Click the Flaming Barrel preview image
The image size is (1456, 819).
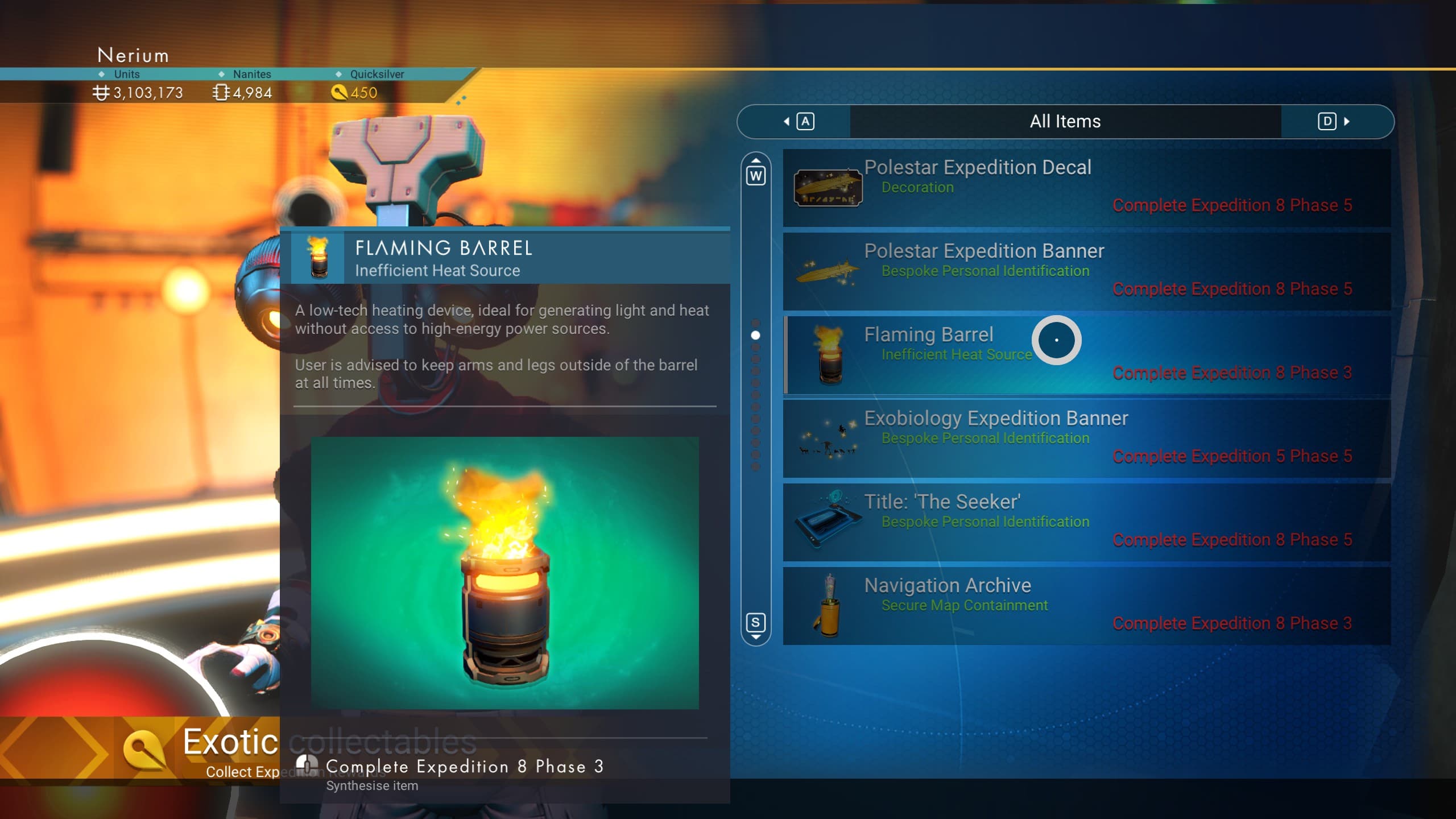point(504,573)
